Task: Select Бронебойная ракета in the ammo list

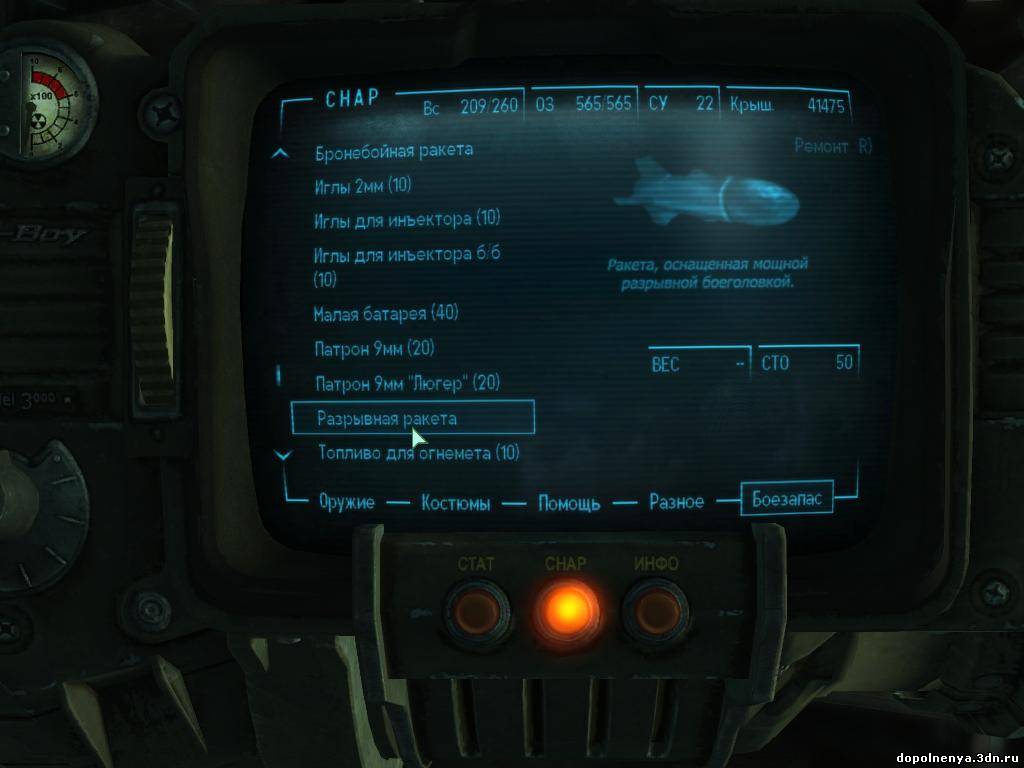Action: click(394, 150)
